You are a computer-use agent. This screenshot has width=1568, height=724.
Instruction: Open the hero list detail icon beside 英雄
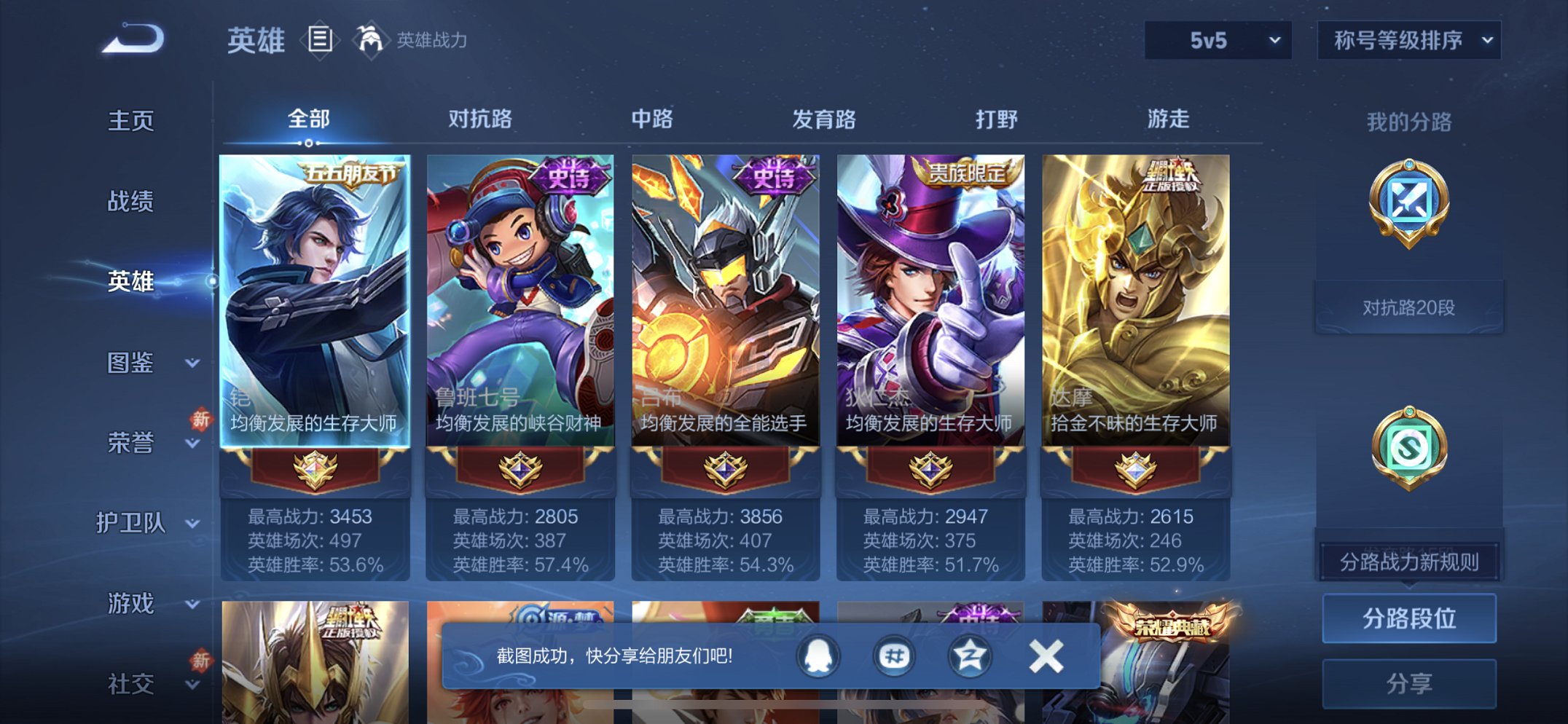tap(319, 40)
